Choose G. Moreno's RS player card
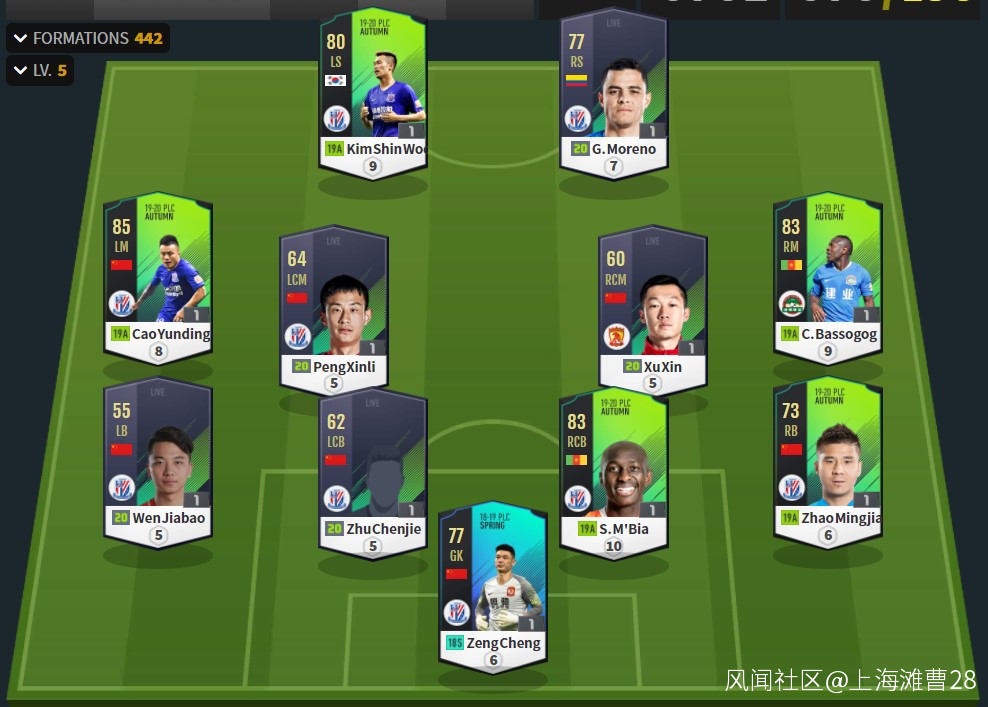 click(613, 90)
